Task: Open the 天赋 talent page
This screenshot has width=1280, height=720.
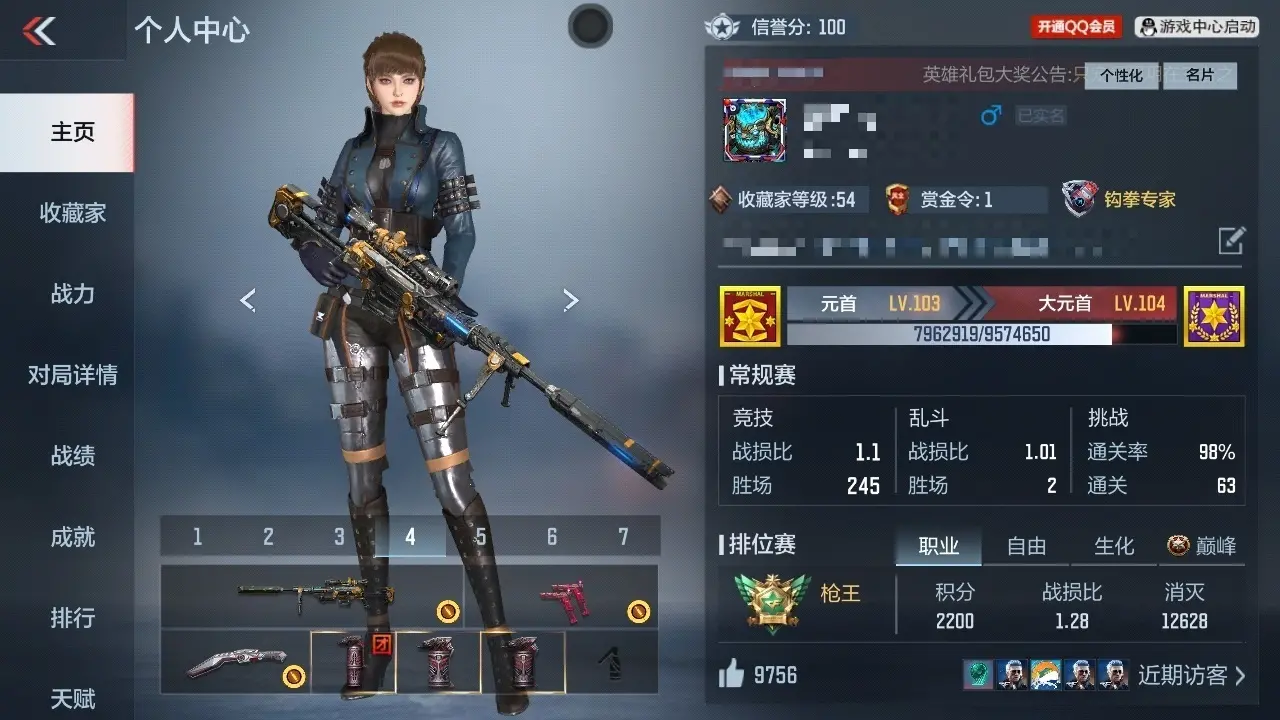Action: (72, 697)
